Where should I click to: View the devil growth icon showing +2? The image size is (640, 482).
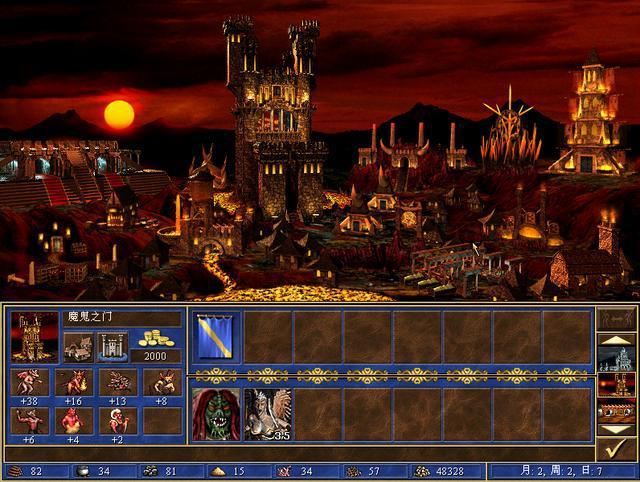click(x=116, y=420)
